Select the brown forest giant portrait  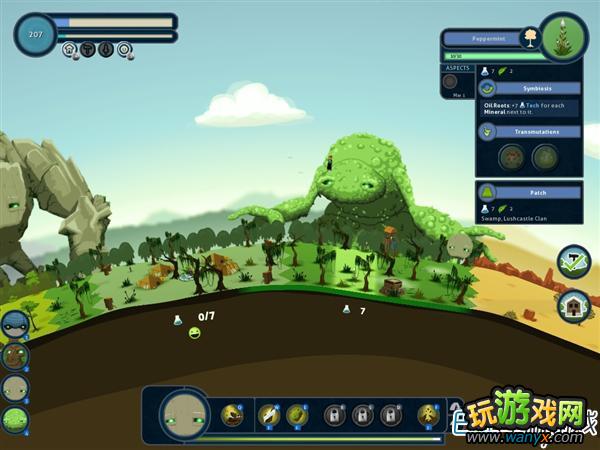14,356
